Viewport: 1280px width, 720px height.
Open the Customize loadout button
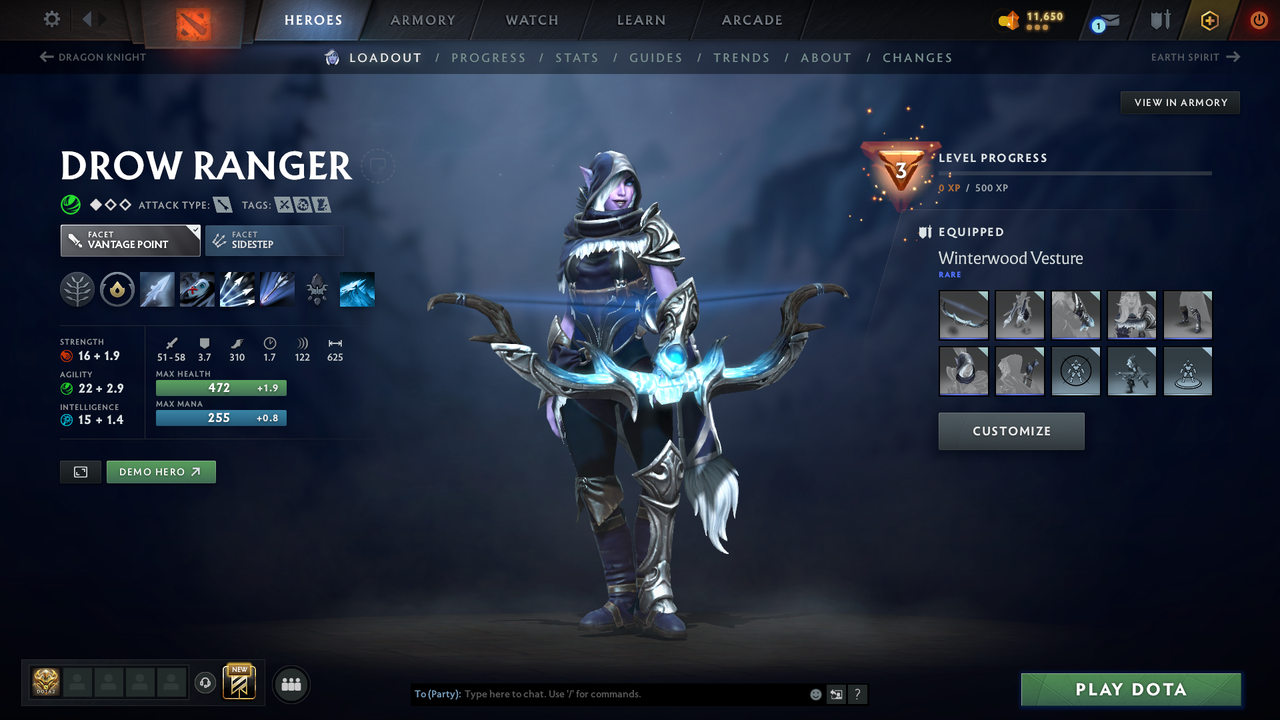1011,431
